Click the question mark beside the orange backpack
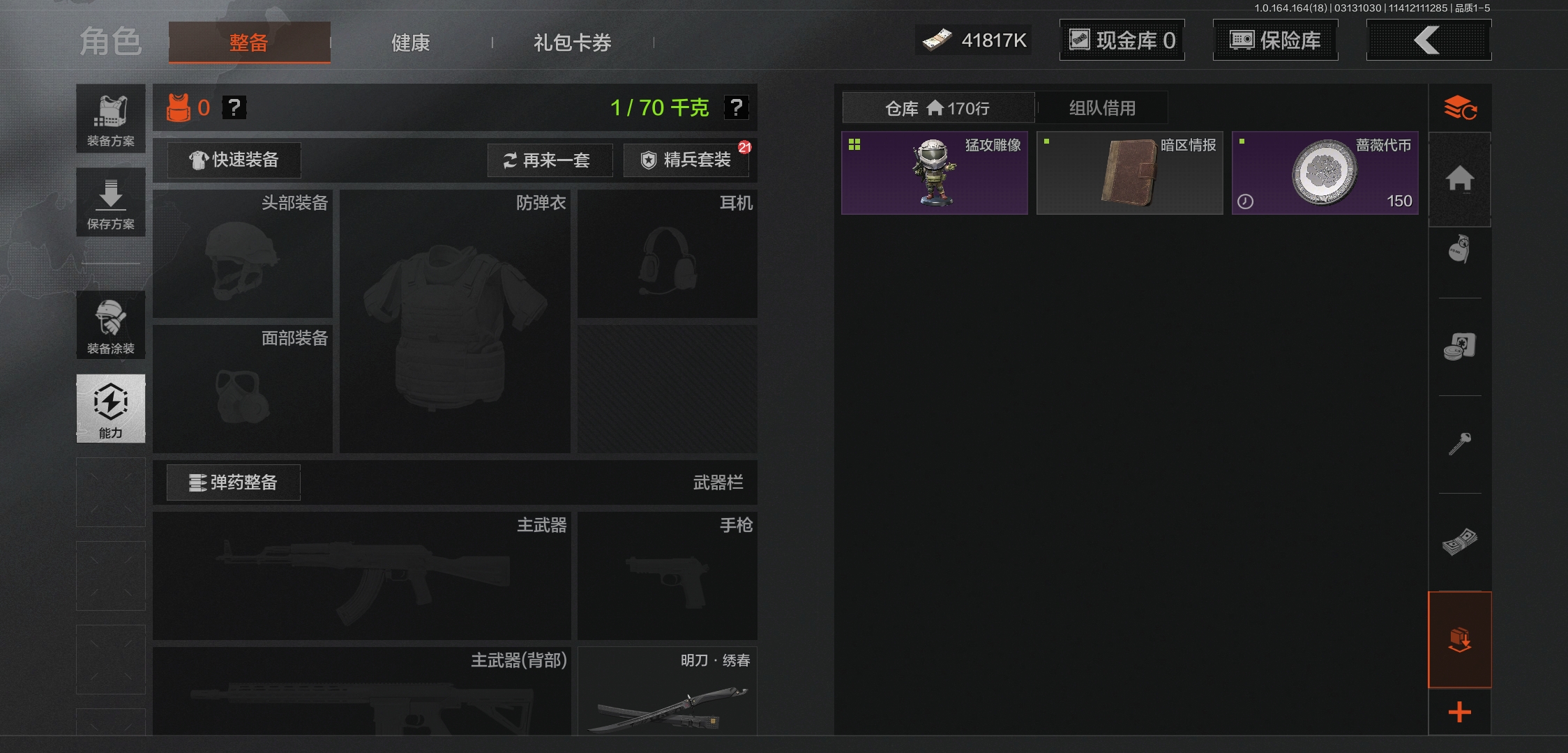This screenshot has width=1568, height=753. (235, 107)
